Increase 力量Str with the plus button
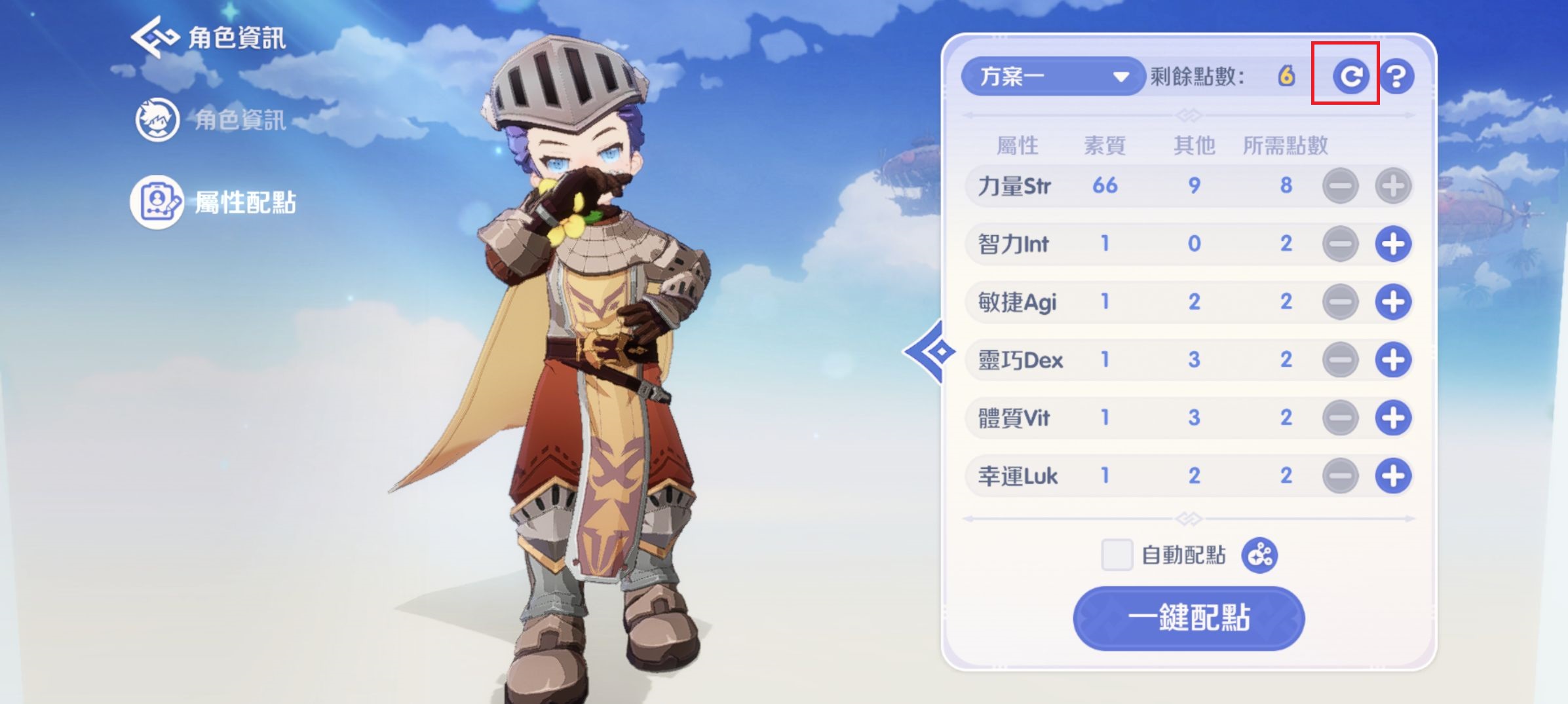Viewport: 1568px width, 704px height. [x=1392, y=186]
